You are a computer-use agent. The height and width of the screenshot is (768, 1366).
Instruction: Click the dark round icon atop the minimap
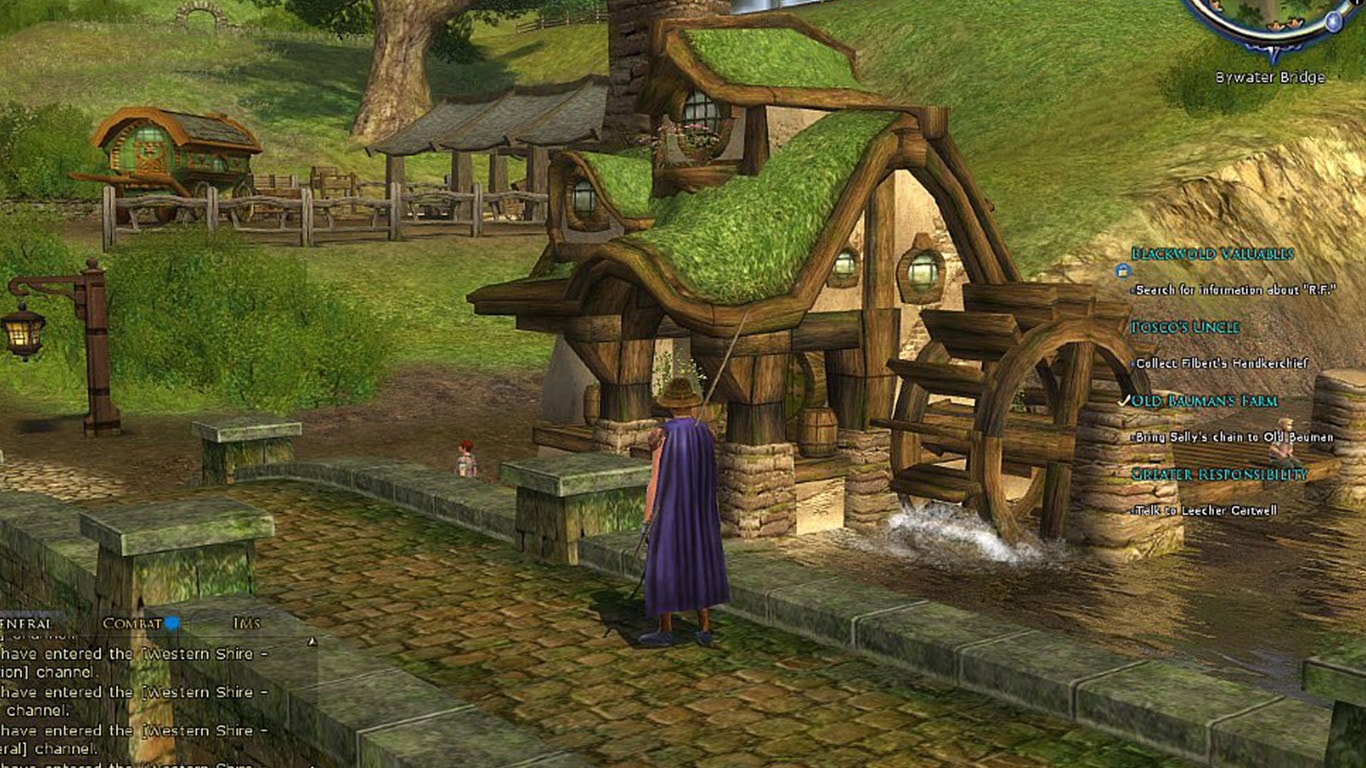coord(1356,4)
